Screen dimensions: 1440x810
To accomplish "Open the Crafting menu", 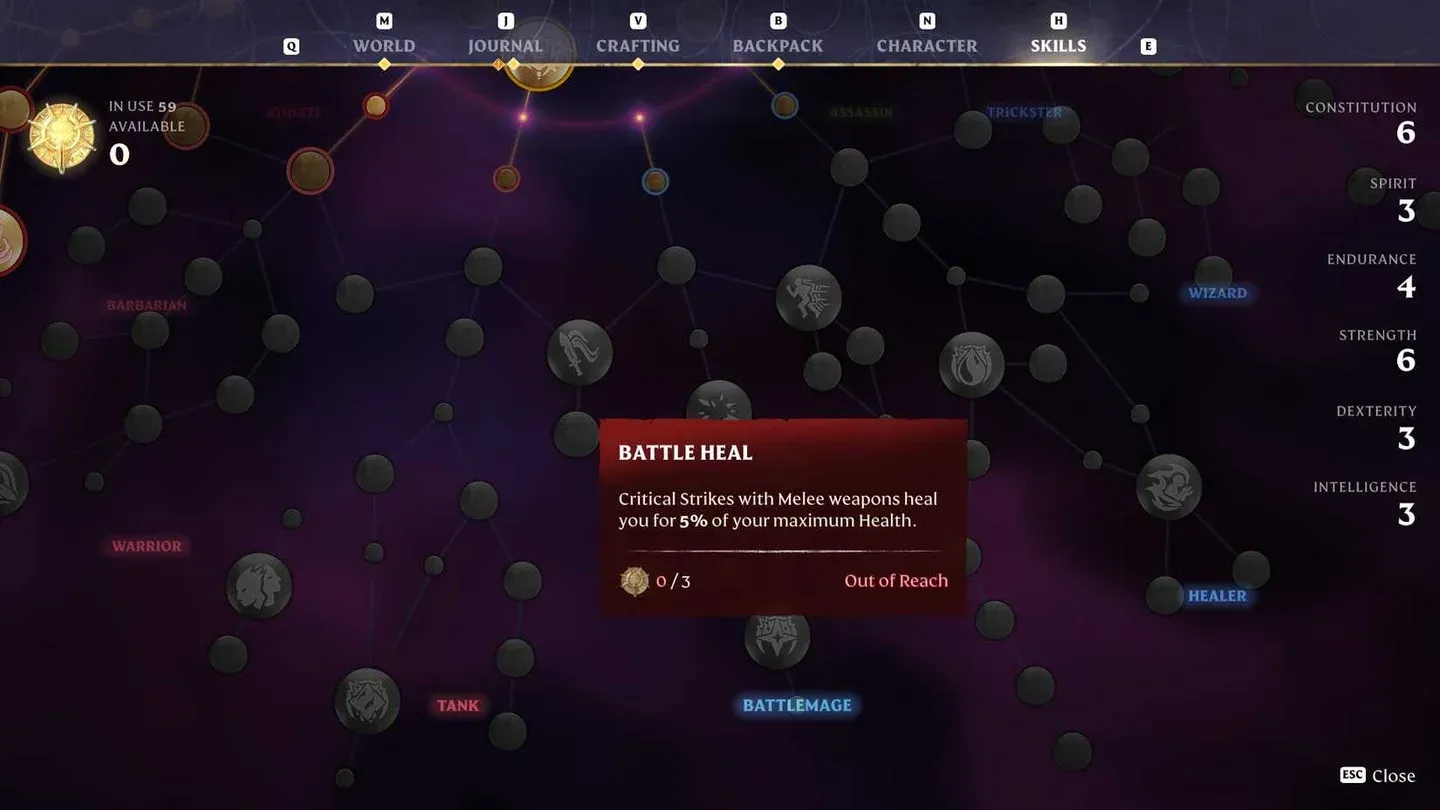I will pyautogui.click(x=638, y=45).
